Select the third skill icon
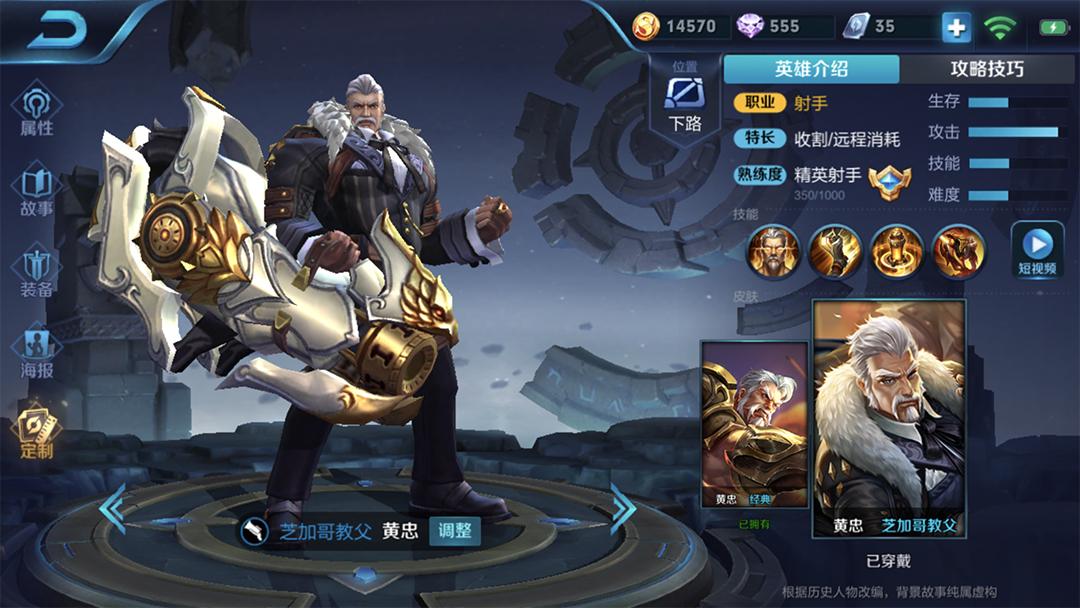The height and width of the screenshot is (608, 1080). (897, 251)
